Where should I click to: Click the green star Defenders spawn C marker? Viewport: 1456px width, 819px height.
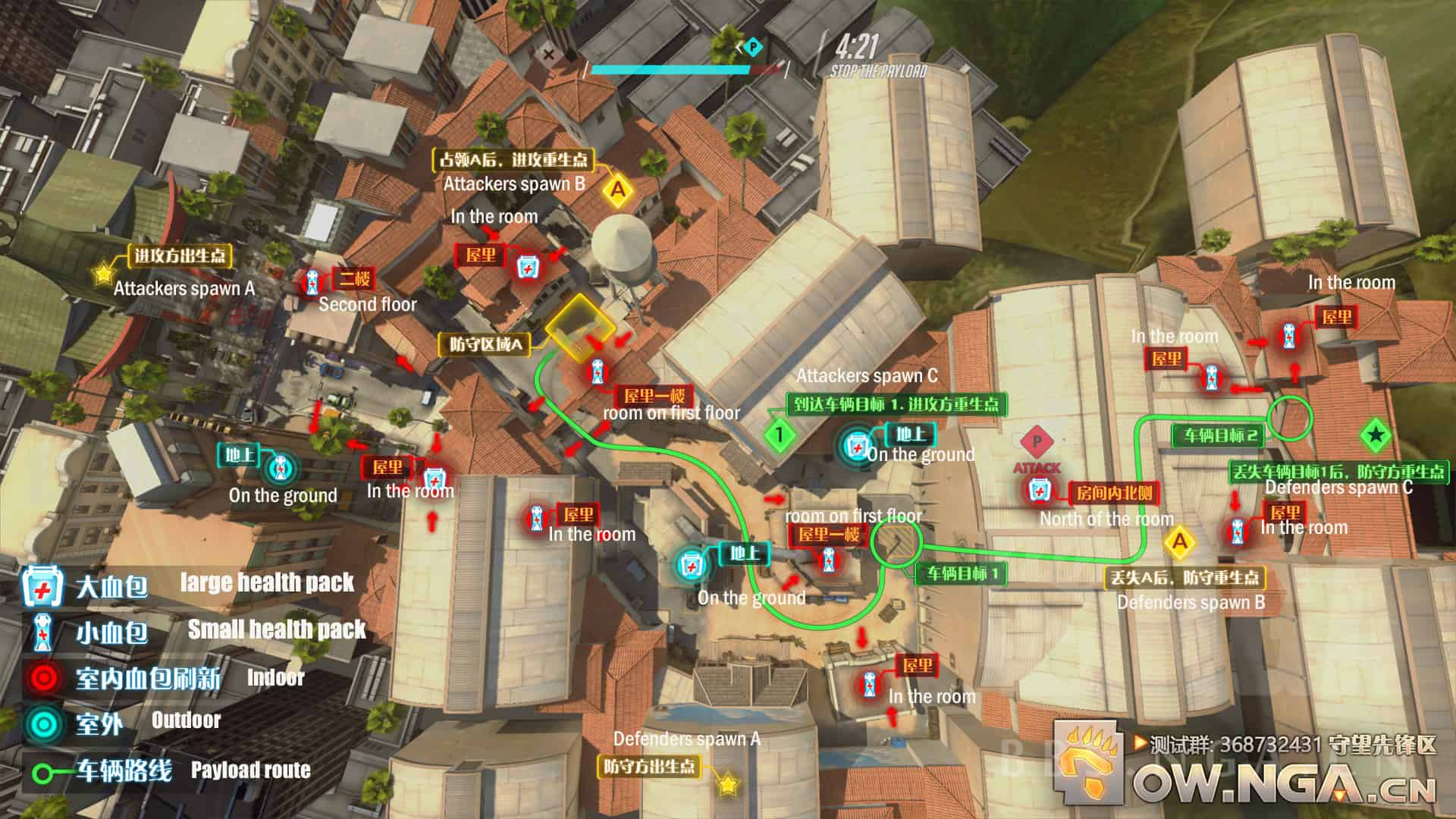[1375, 435]
